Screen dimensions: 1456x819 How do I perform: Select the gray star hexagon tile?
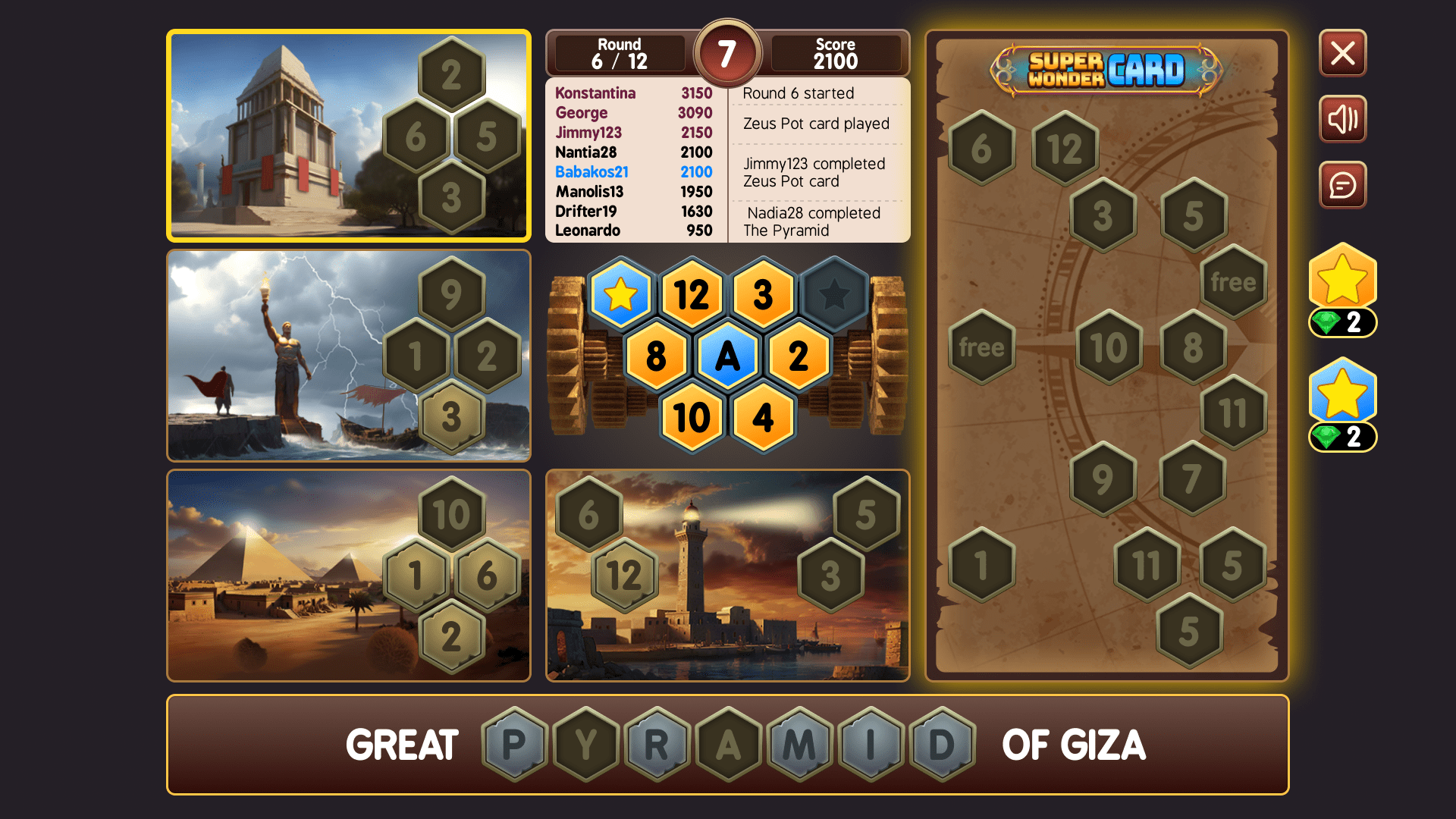coord(835,295)
